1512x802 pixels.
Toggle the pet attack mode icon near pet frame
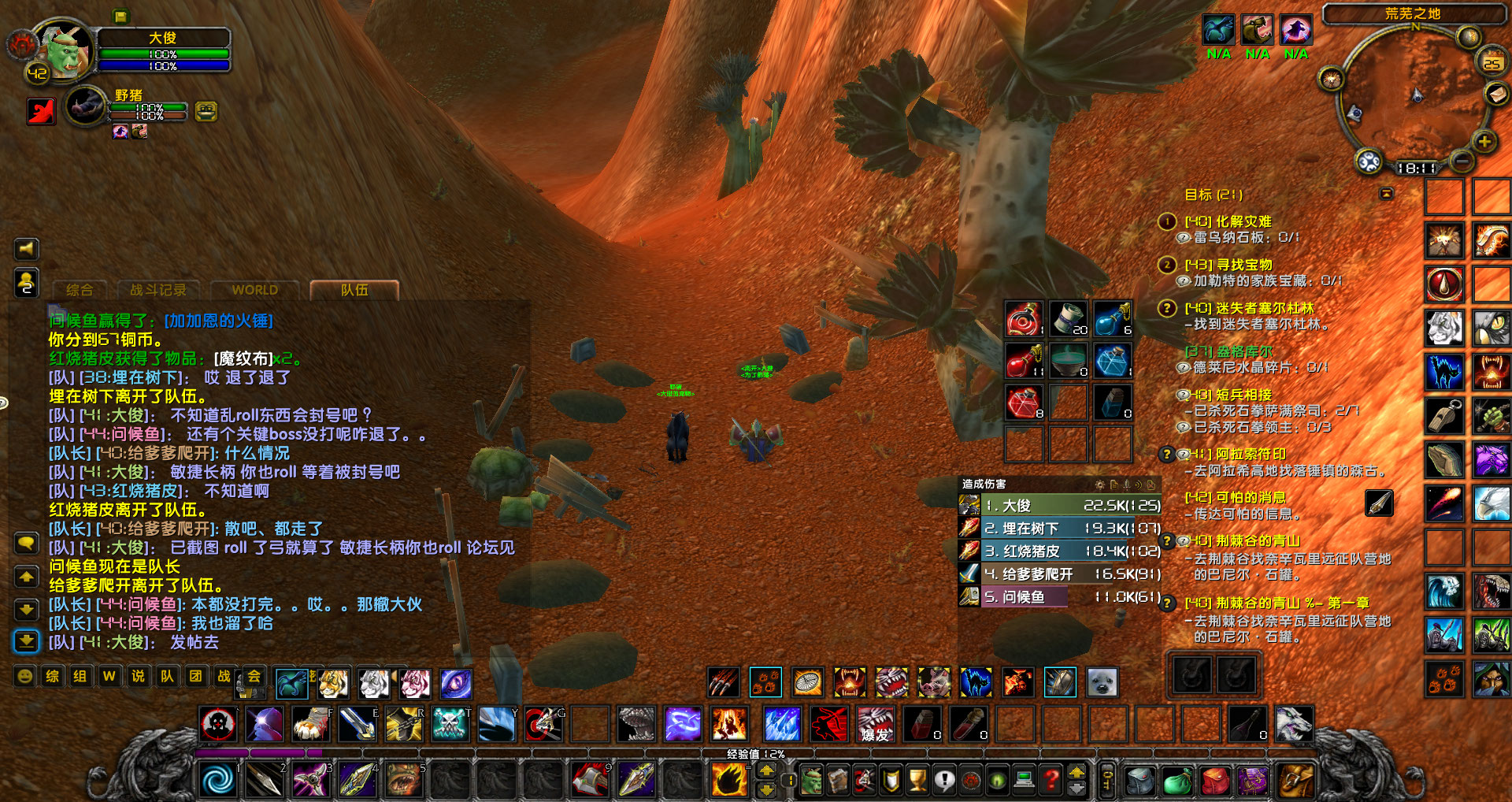(x=40, y=110)
